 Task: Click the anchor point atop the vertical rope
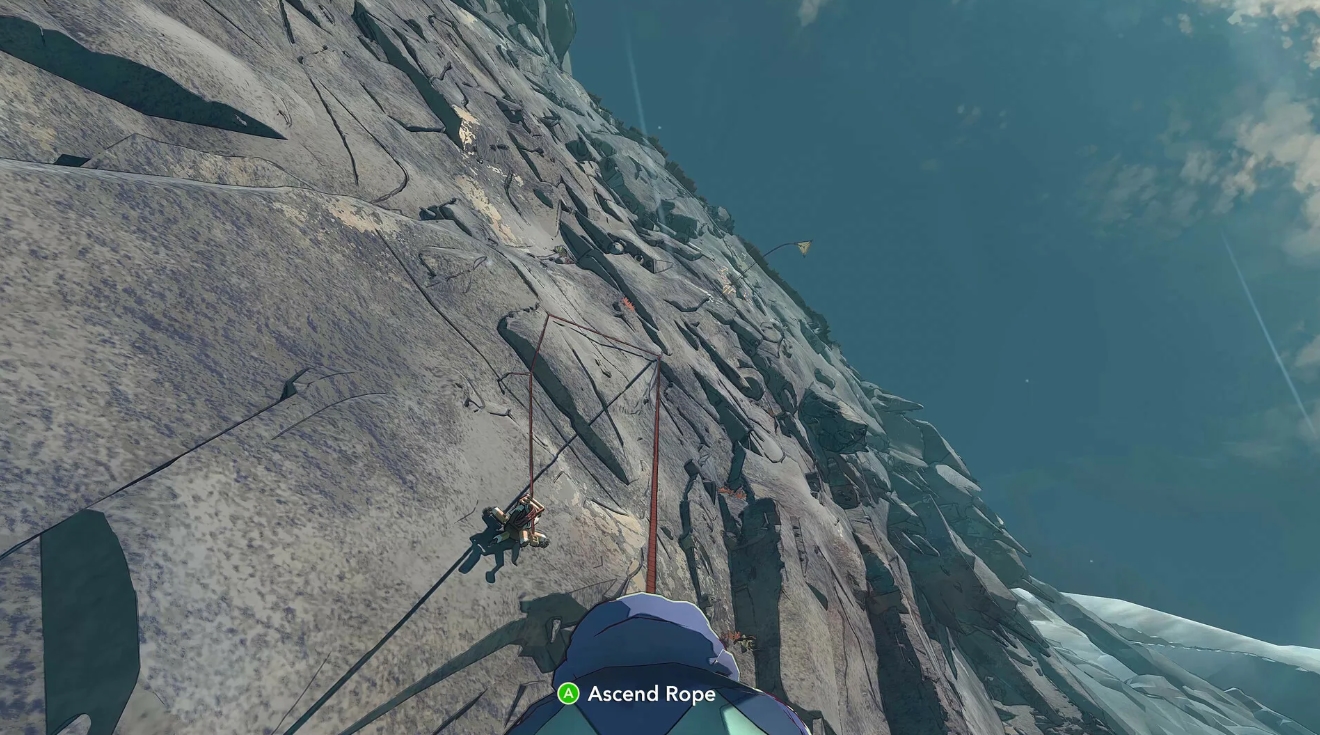pyautogui.click(x=659, y=356)
